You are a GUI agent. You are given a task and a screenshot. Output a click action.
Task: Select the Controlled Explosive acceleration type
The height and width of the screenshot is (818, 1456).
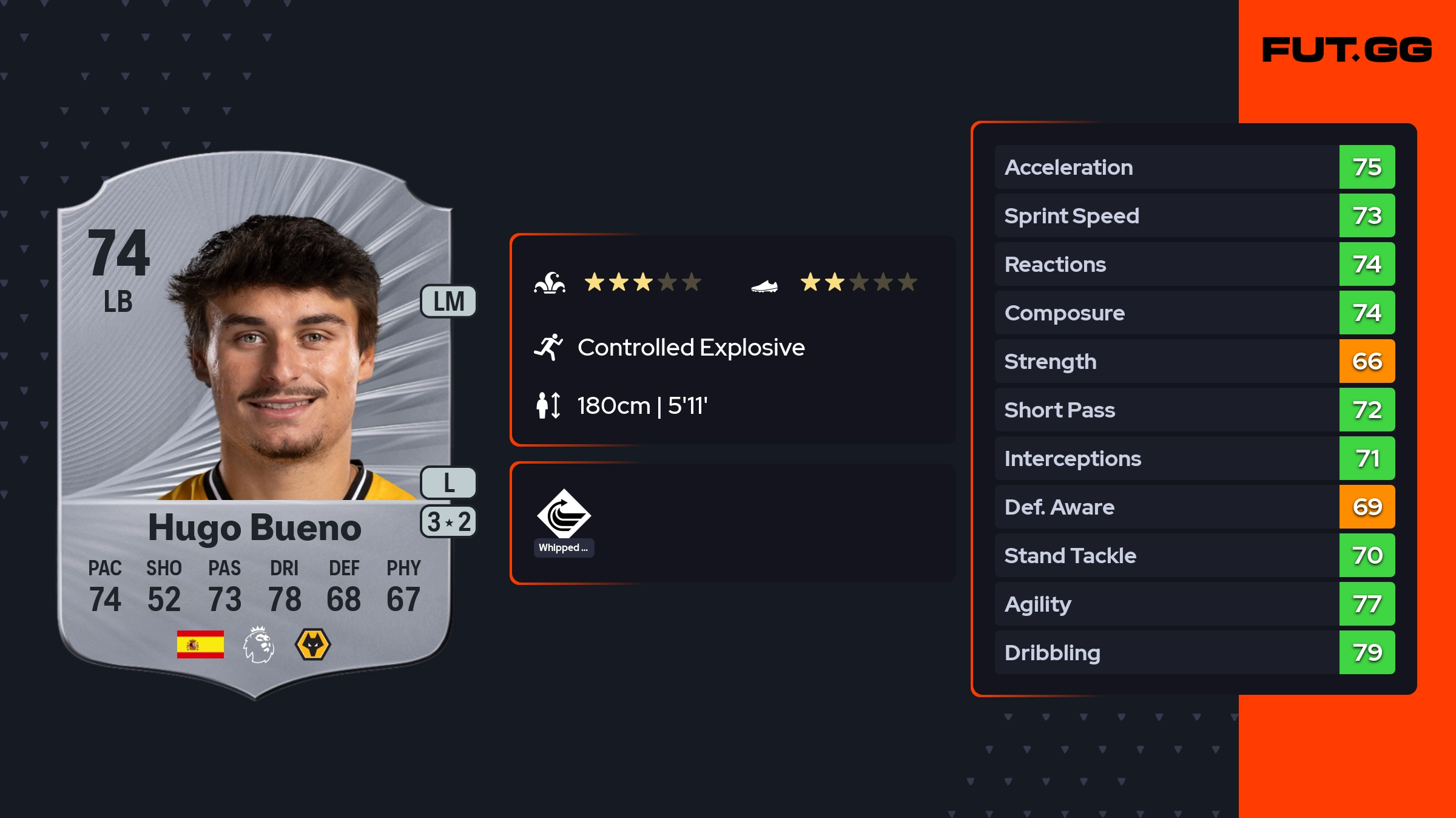coord(690,348)
